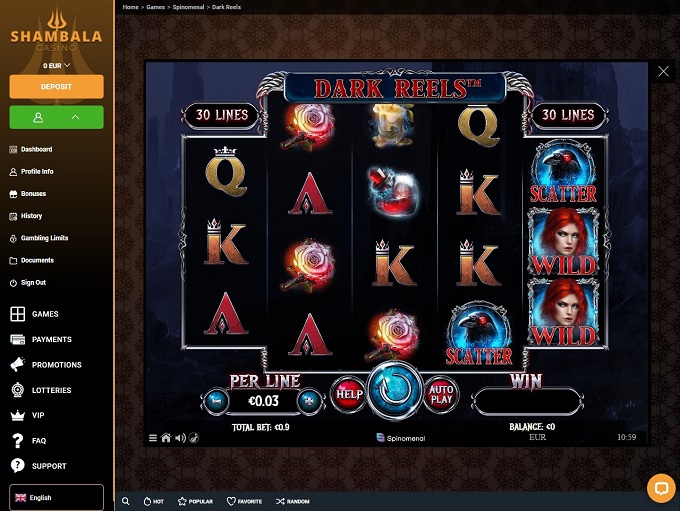680x511 pixels.
Task: Close the Dark Reels game window
Action: point(663,71)
